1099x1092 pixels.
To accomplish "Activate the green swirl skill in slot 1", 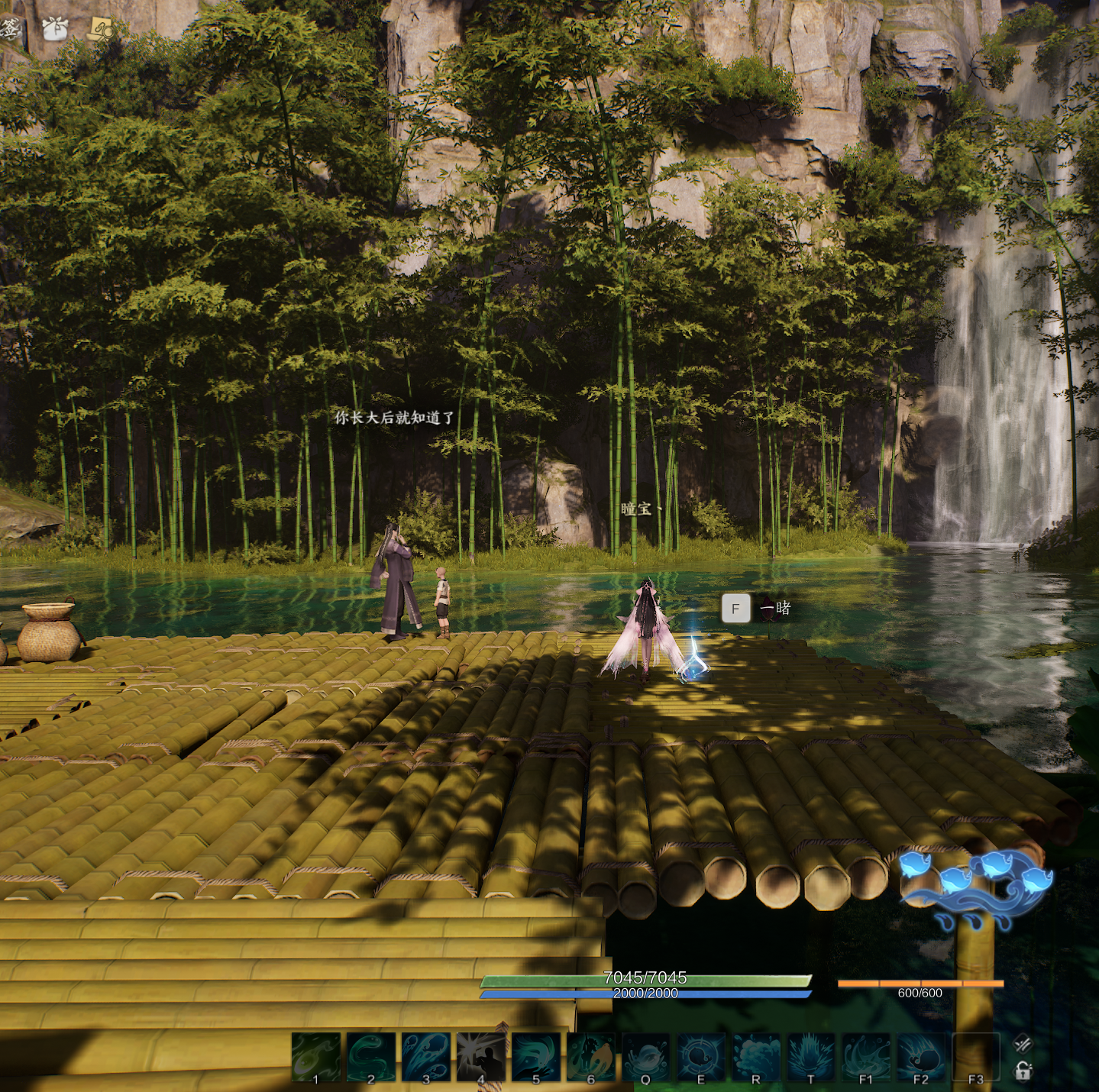I will click(x=316, y=1057).
